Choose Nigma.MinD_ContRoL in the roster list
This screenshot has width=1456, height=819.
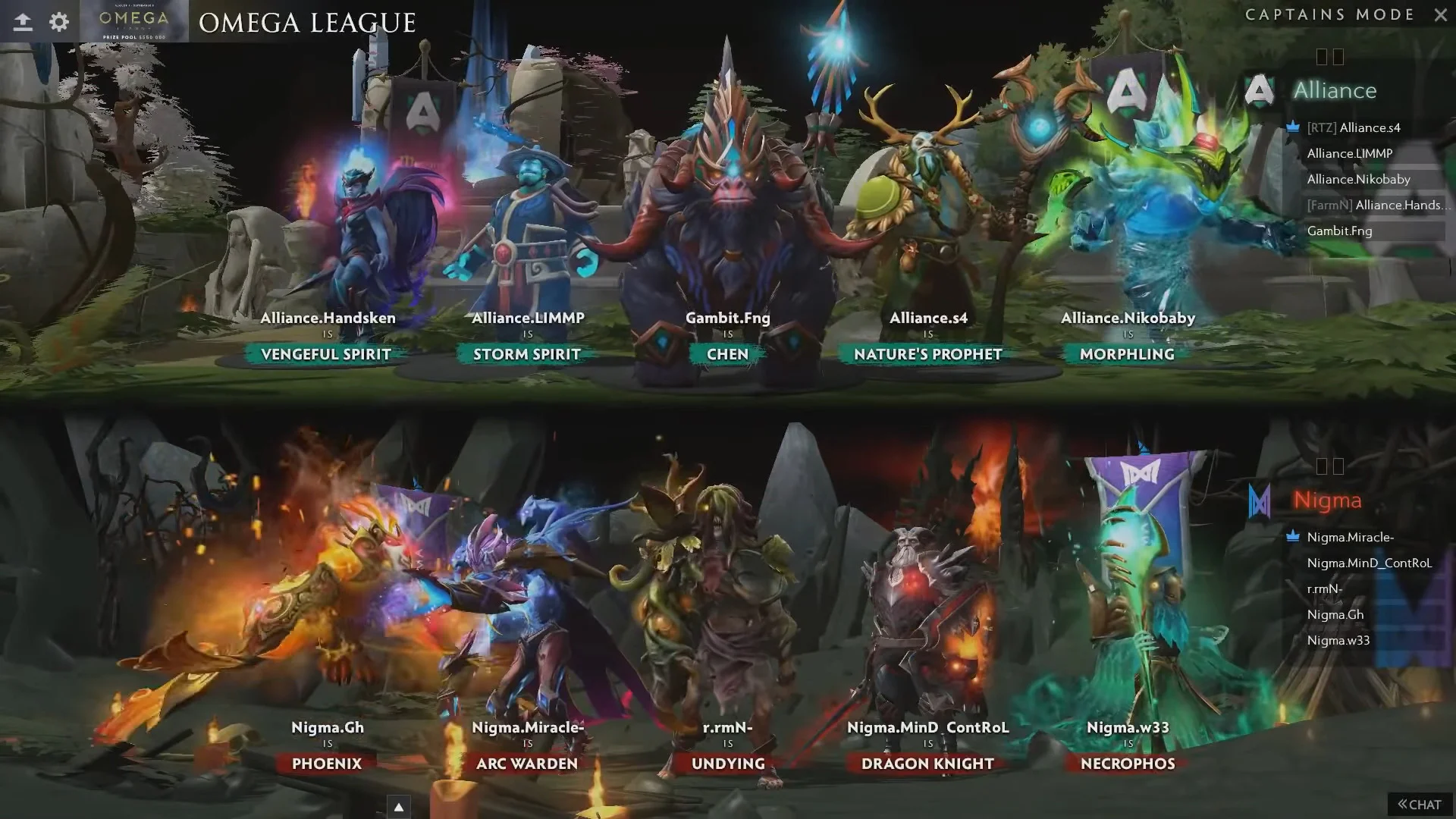(1369, 563)
